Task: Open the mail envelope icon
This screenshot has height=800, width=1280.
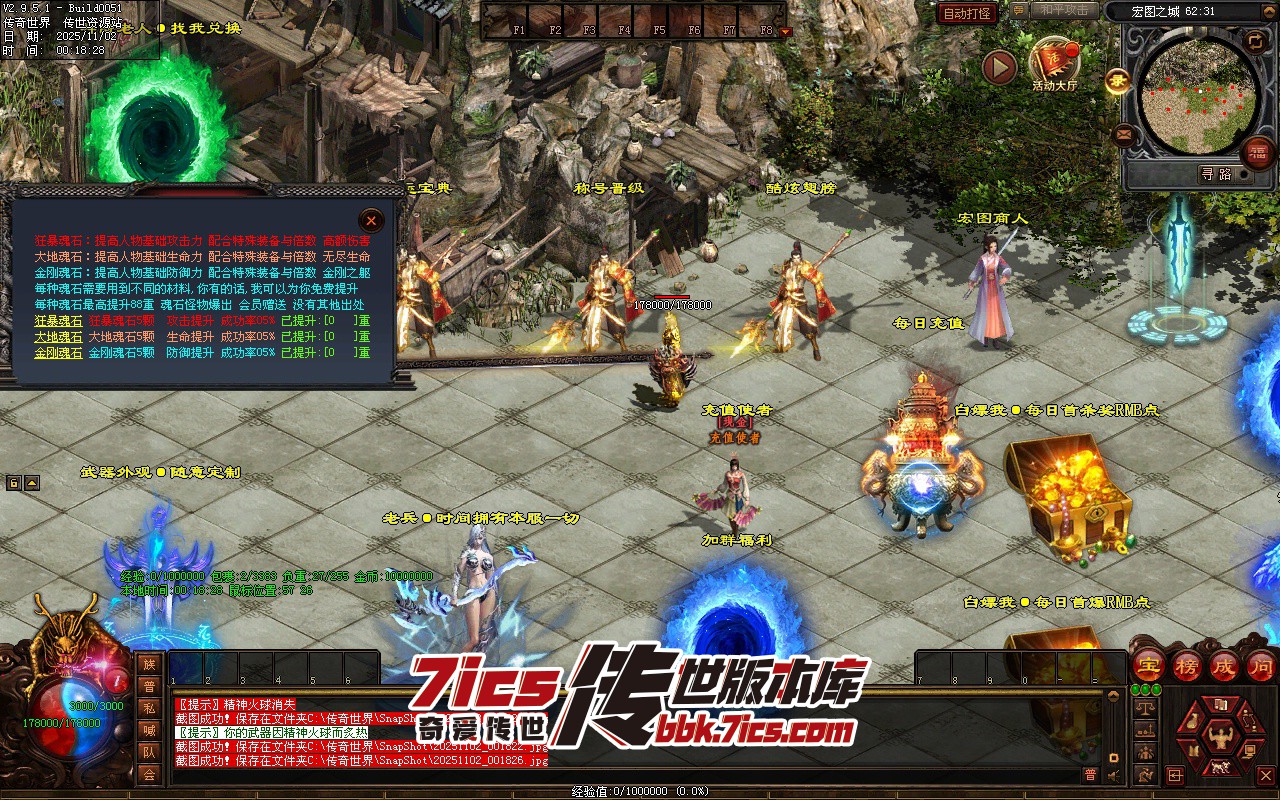Action: pos(1124,134)
